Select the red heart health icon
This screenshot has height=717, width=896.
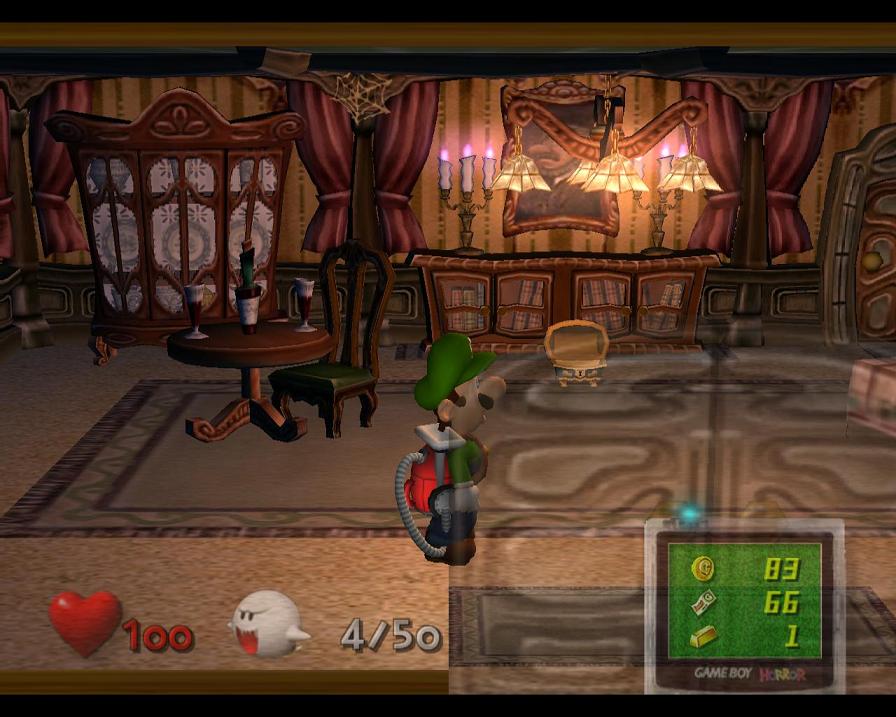click(x=85, y=622)
